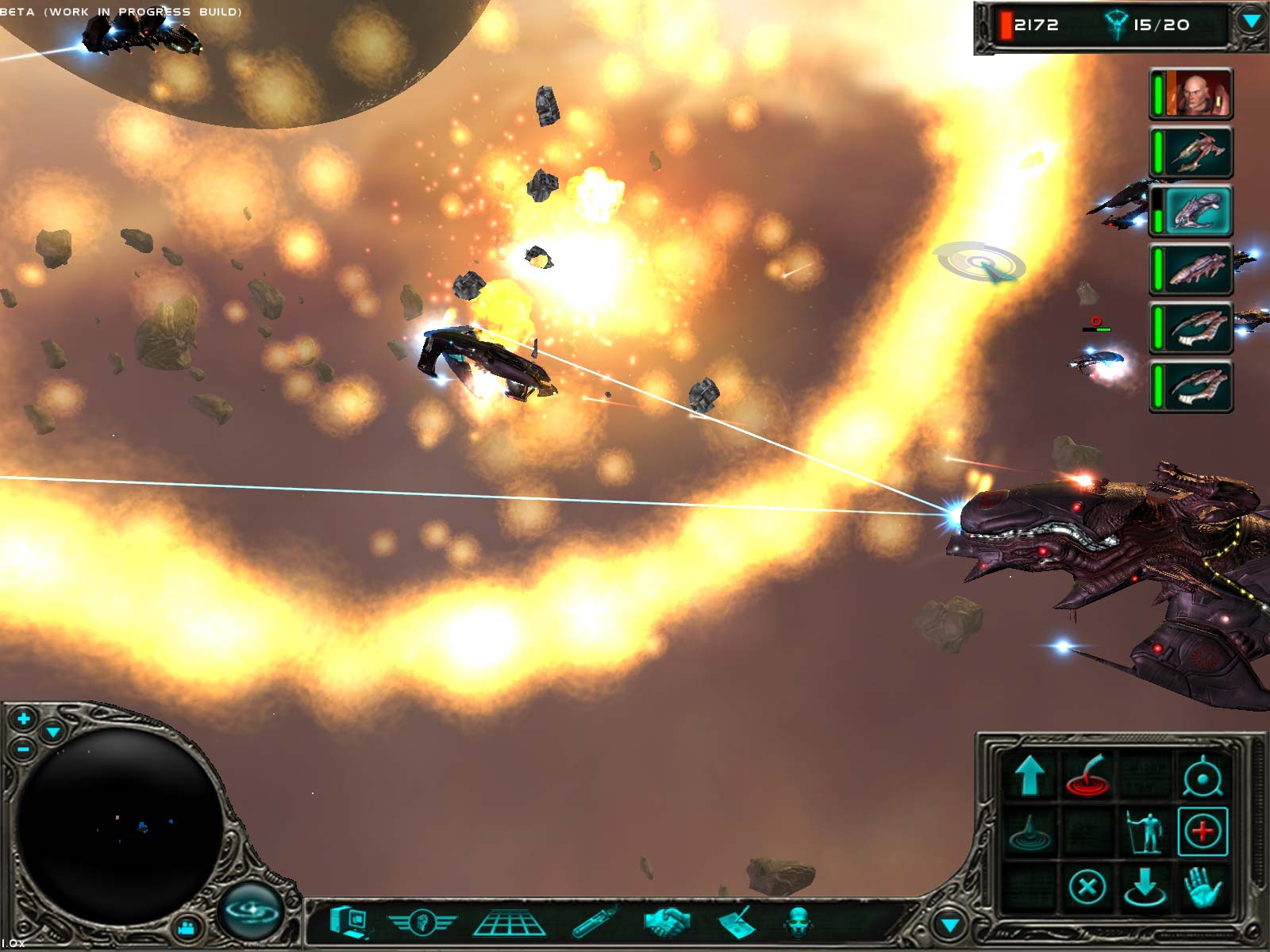Open diplomacy via the handshake icon
Screen dimensions: 1270x952
click(x=667, y=922)
